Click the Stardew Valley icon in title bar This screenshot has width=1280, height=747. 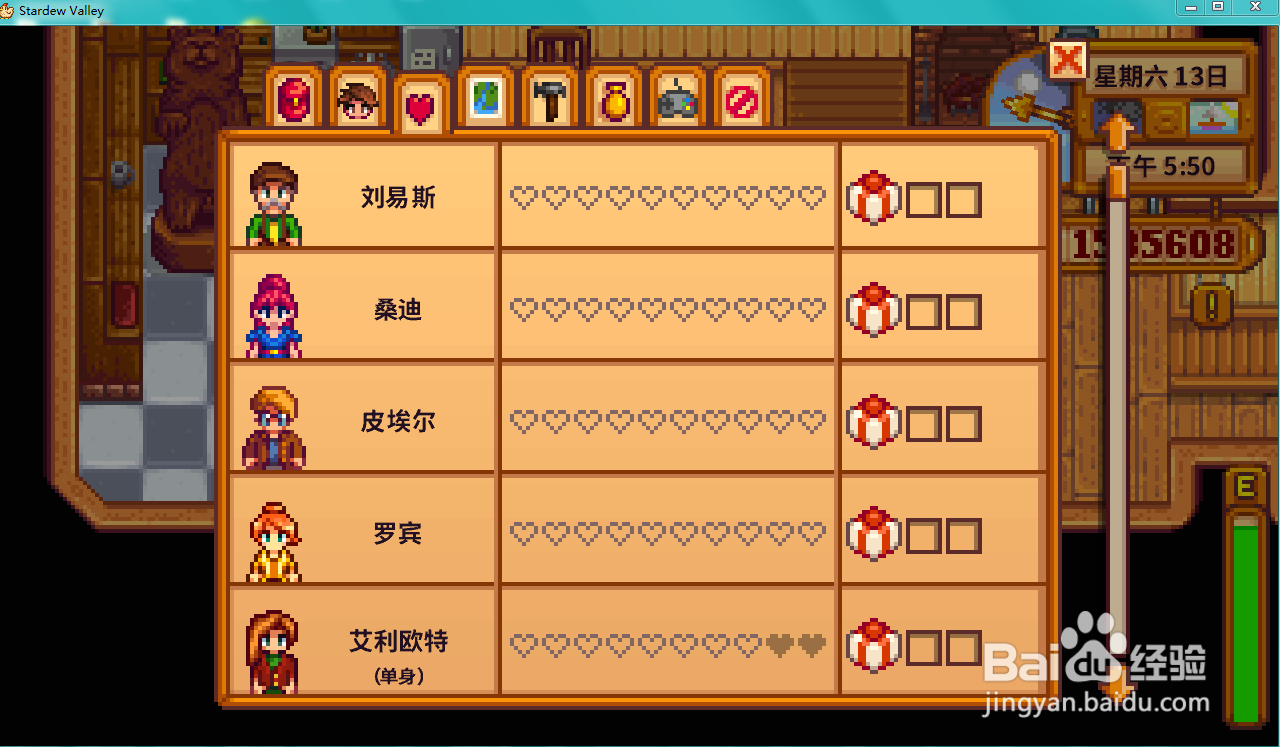tap(8, 10)
